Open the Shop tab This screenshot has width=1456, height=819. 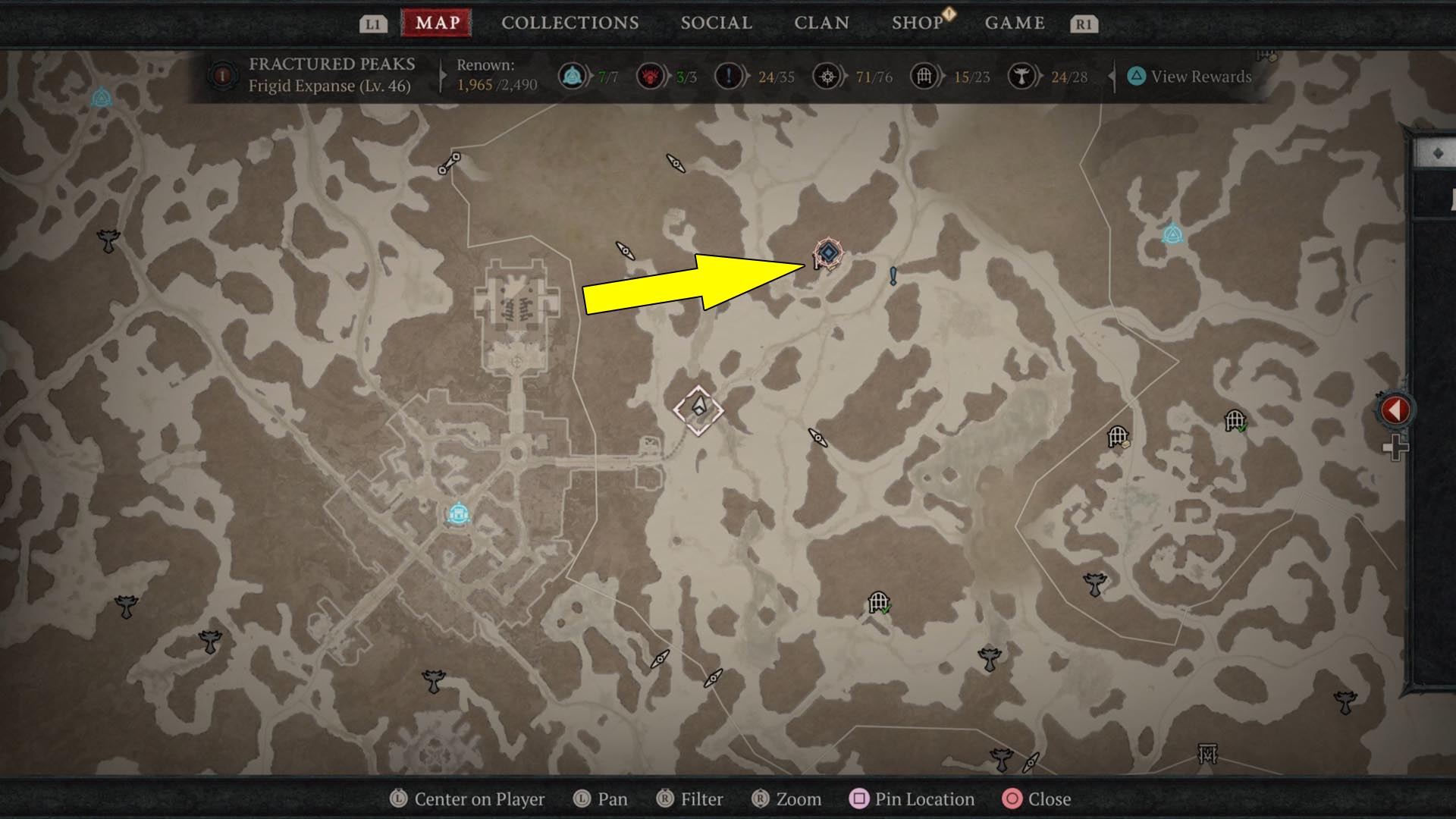tap(918, 23)
